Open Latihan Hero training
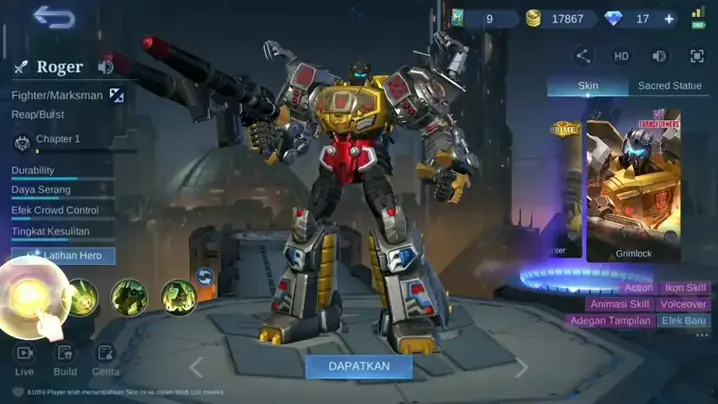 tap(70, 256)
